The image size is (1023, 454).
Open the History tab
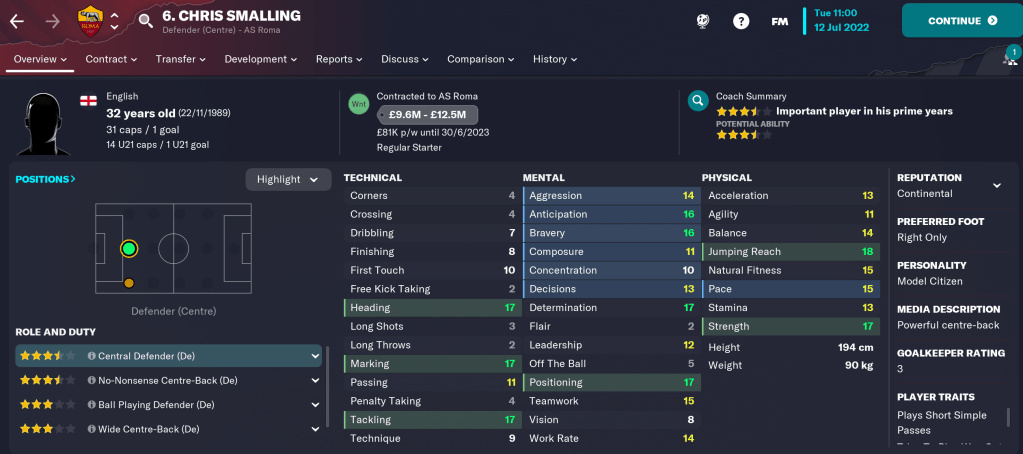pos(555,59)
